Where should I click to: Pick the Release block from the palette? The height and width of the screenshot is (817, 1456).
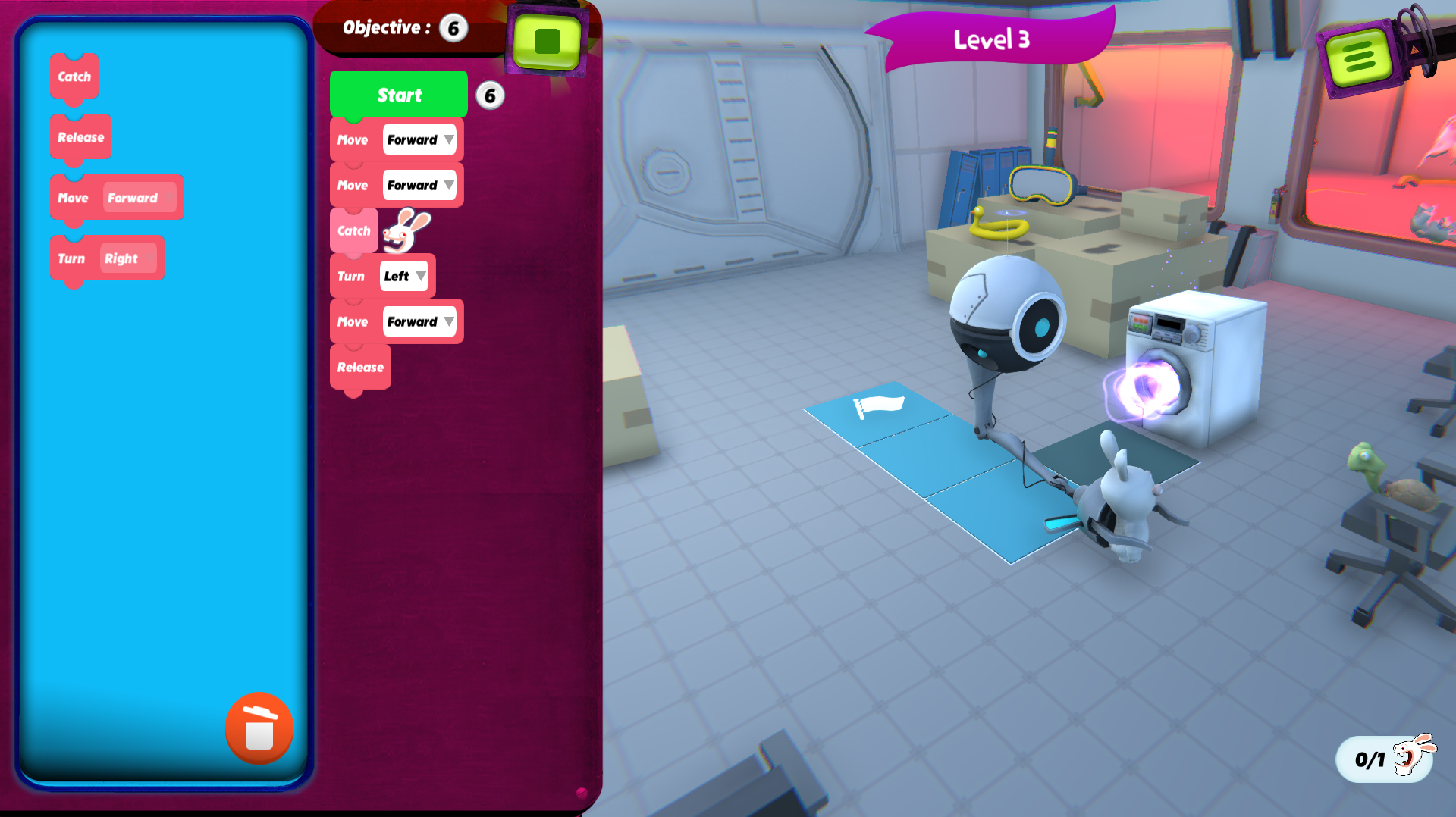tap(80, 137)
